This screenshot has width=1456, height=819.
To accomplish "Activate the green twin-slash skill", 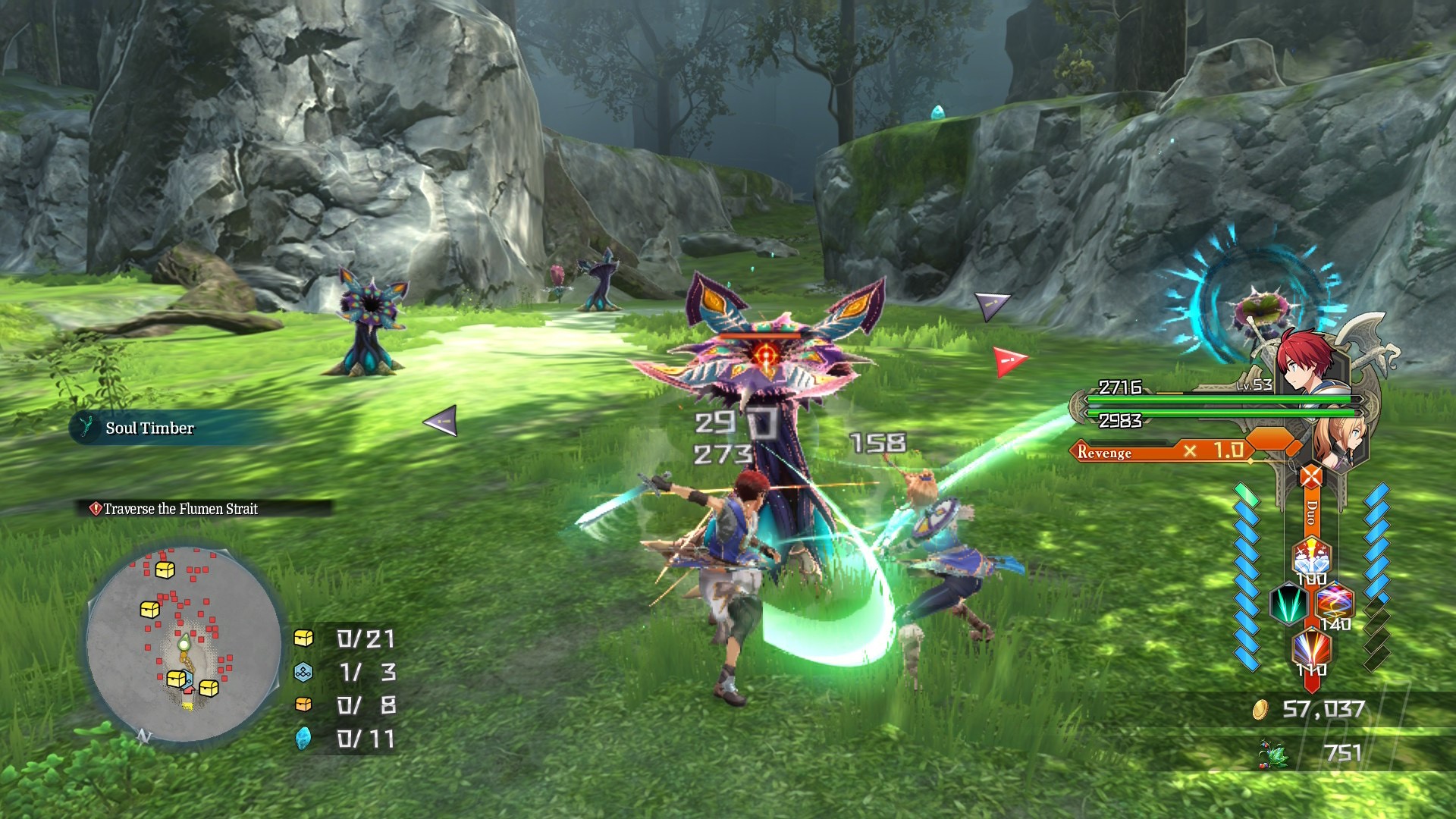I will [1288, 604].
